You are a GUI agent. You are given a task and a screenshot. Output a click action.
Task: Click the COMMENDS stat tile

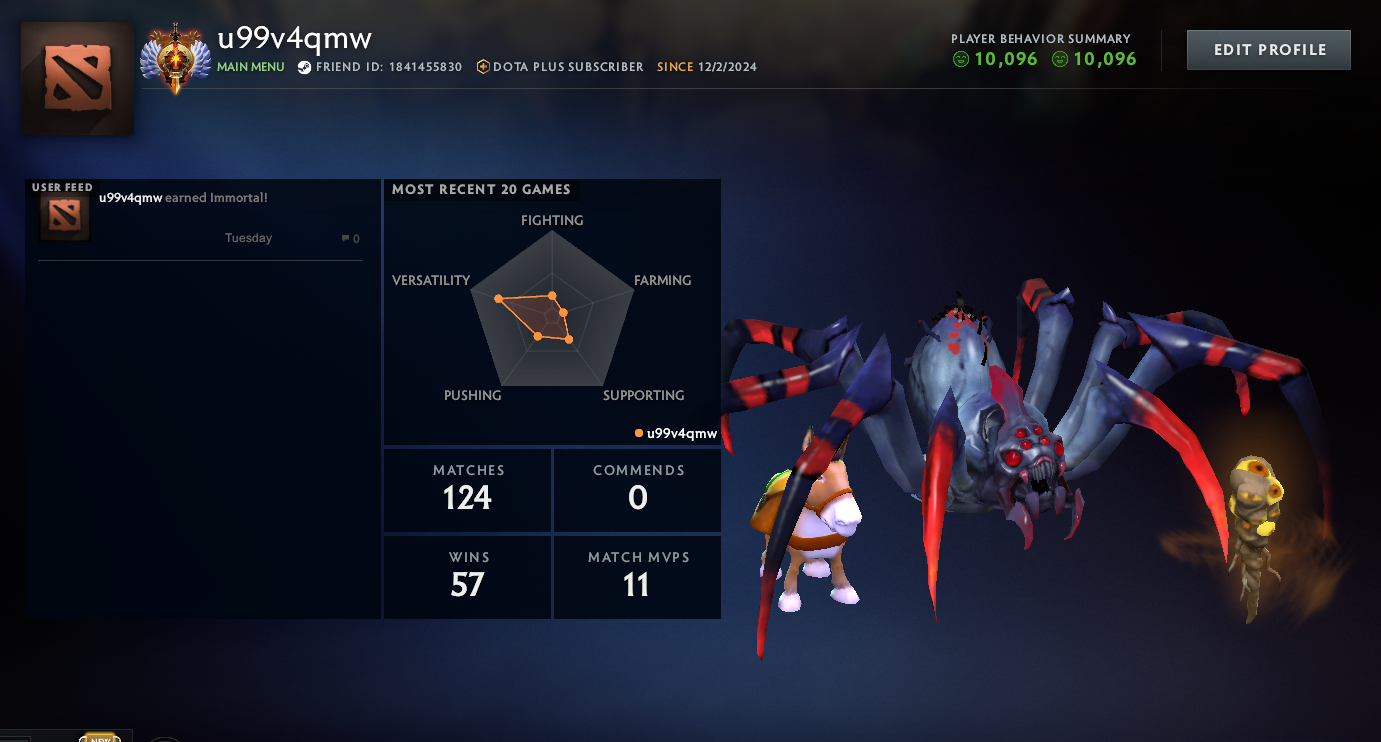tap(637, 490)
